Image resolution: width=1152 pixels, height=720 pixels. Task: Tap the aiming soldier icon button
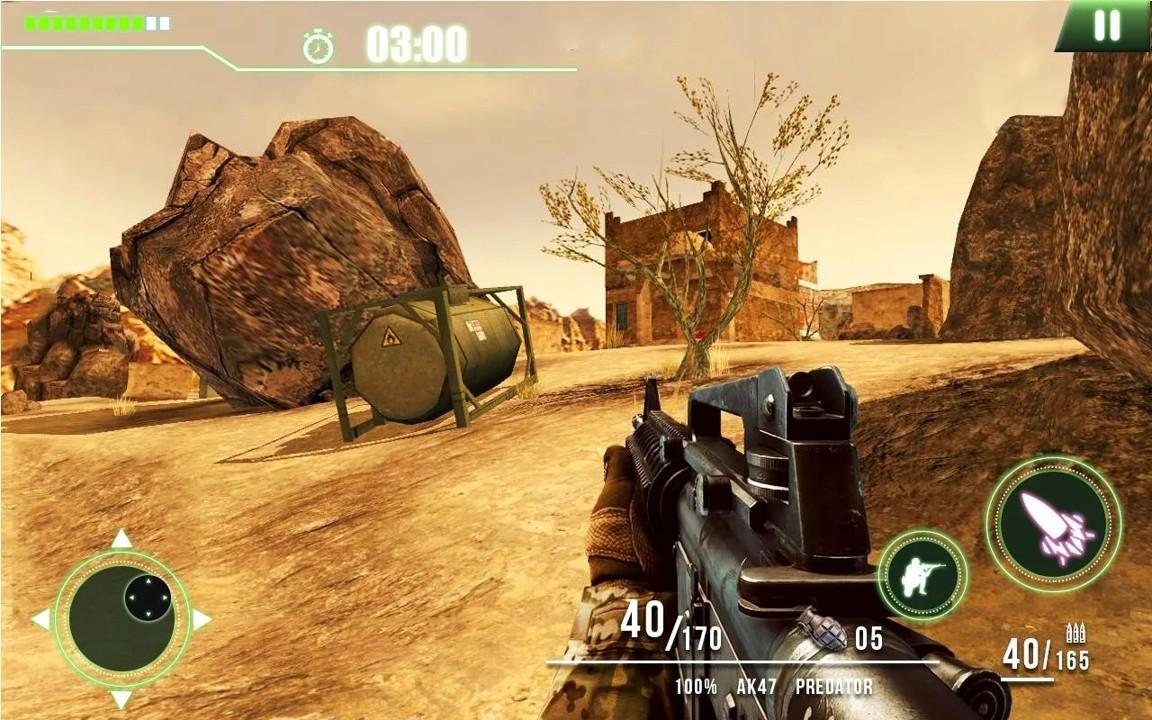[x=922, y=576]
